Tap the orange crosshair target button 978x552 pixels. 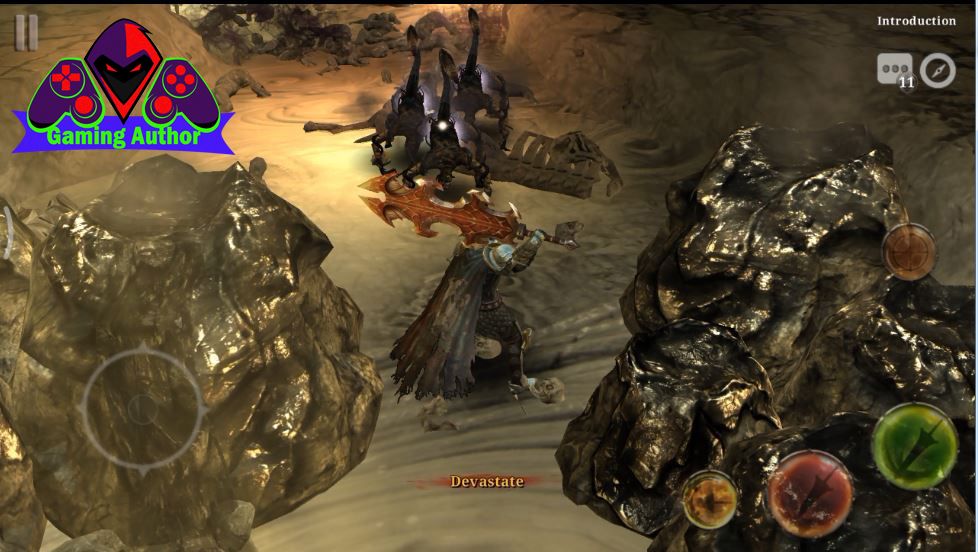909,251
